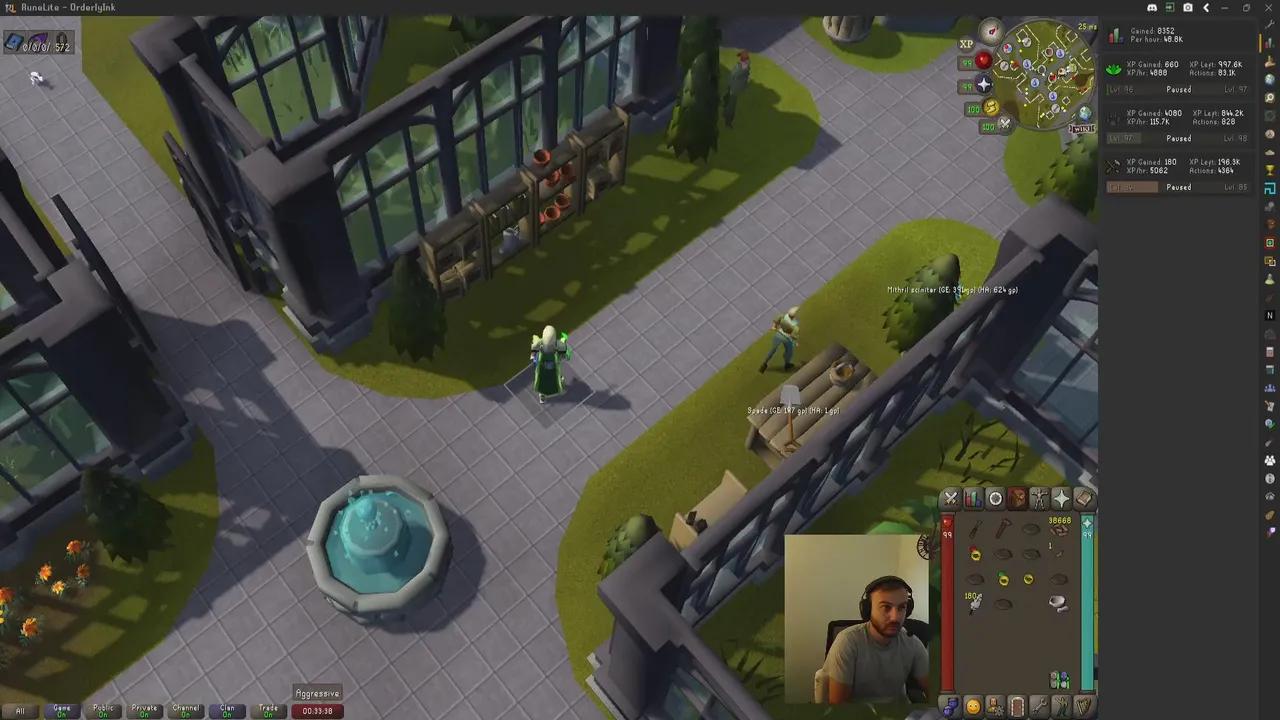Switch to the Game chat tab
This screenshot has height=720, width=1280.
coord(61,709)
